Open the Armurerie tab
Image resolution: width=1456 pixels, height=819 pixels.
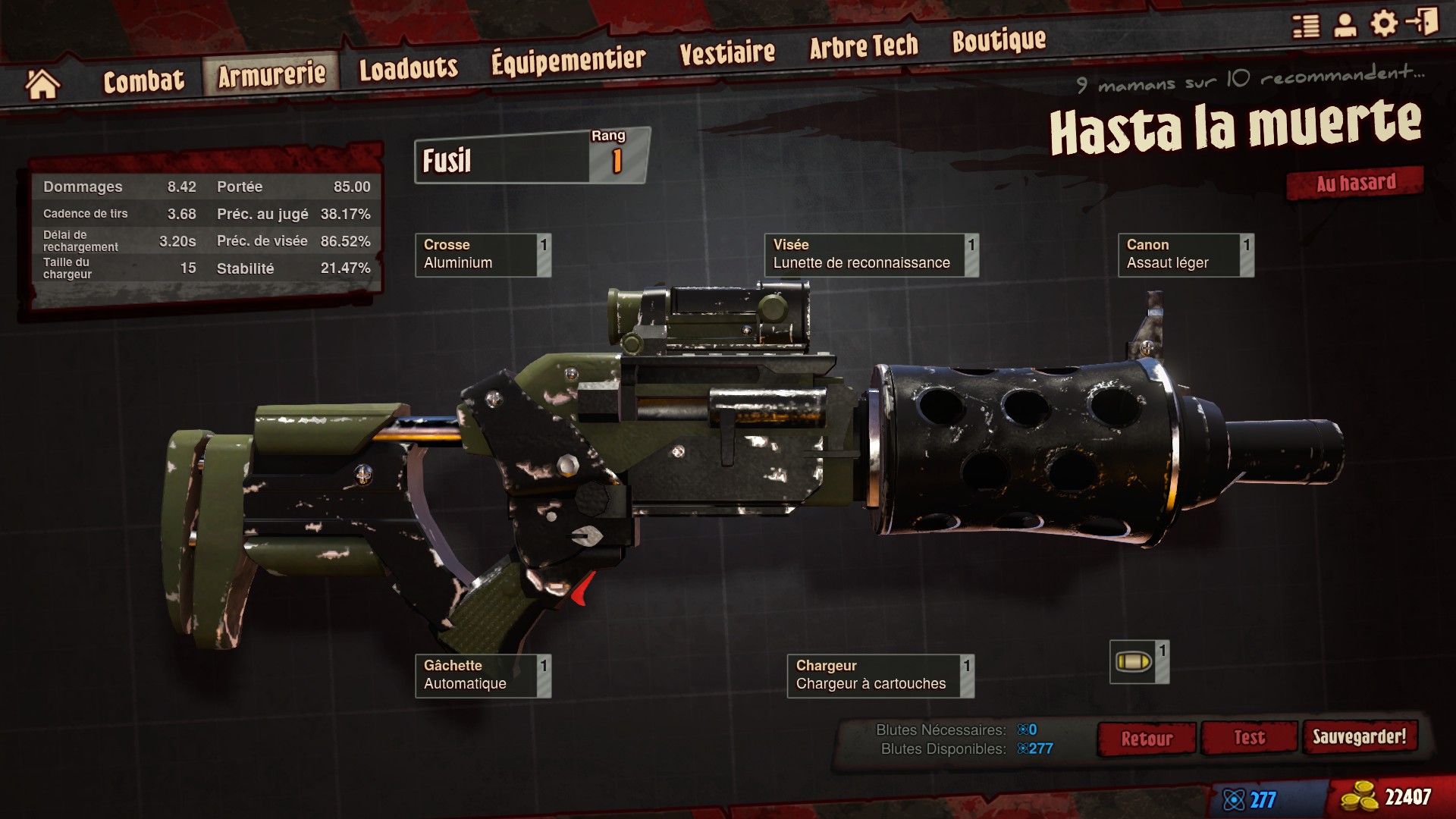click(x=271, y=74)
